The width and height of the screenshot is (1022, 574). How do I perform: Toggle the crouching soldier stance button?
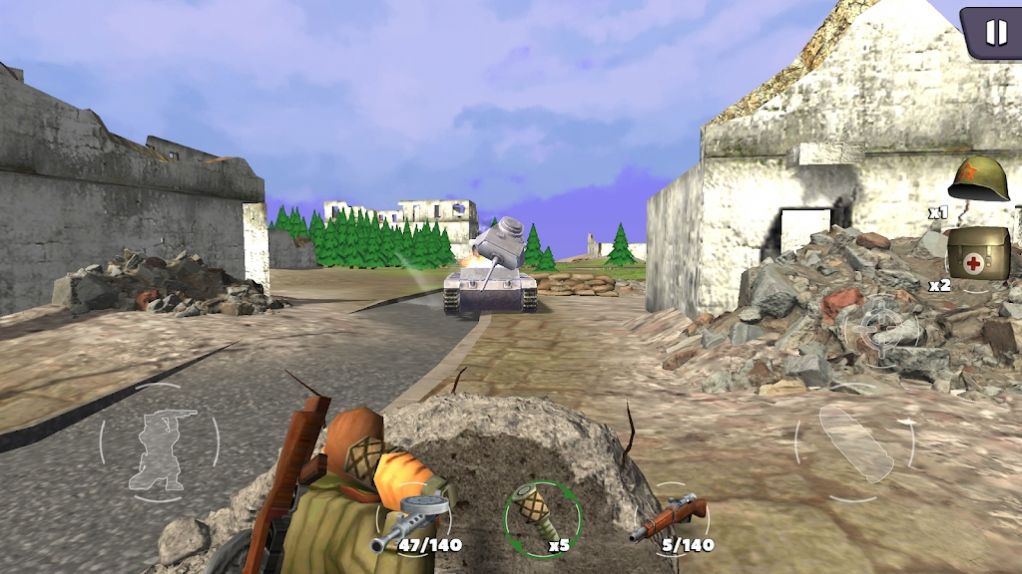click(x=159, y=442)
